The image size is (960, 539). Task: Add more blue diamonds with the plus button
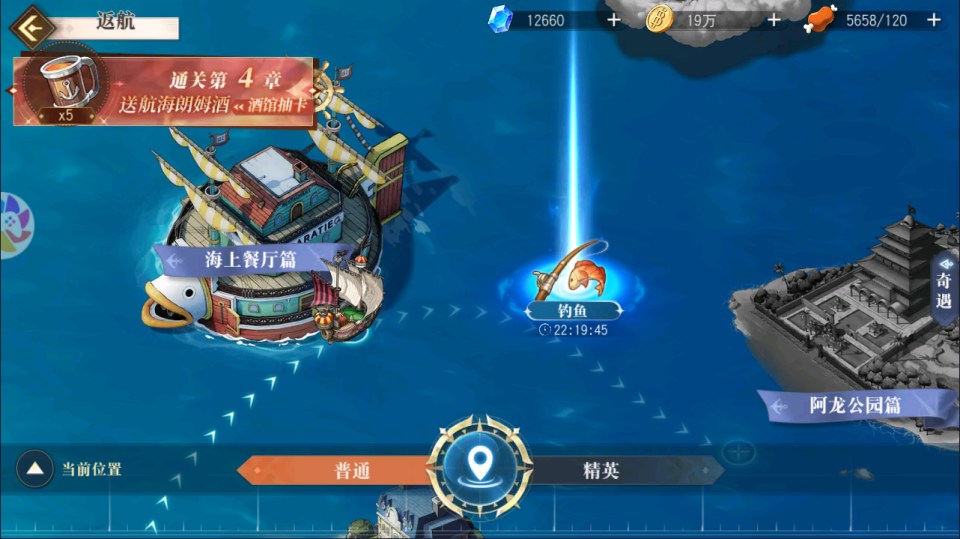pos(613,19)
